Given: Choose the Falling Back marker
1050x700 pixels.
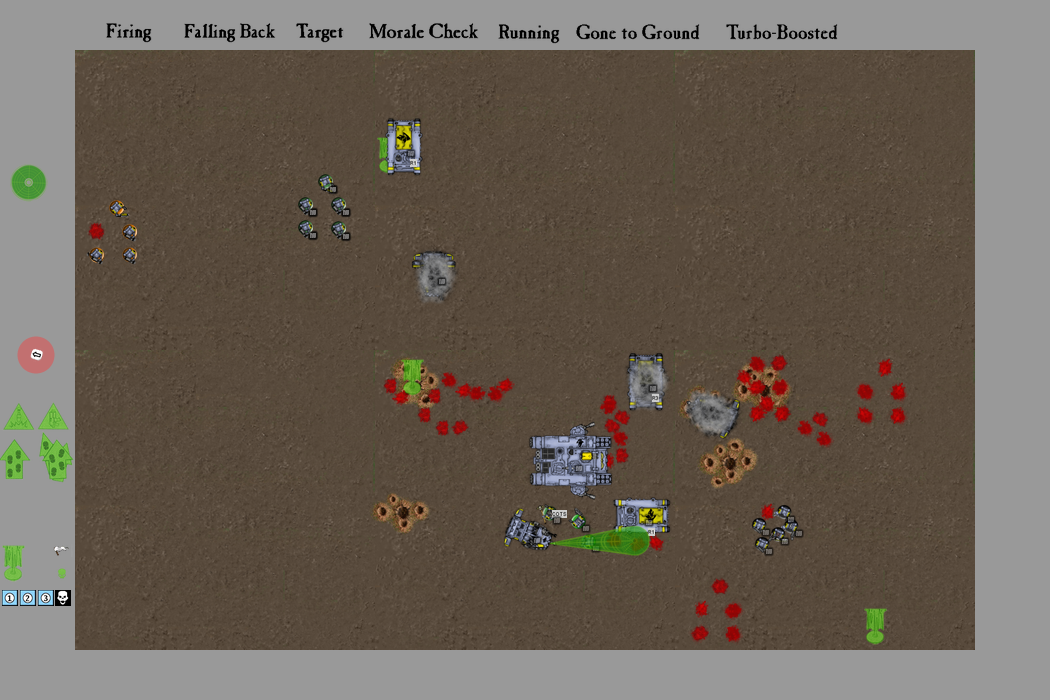Looking at the screenshot, I should 229,32.
